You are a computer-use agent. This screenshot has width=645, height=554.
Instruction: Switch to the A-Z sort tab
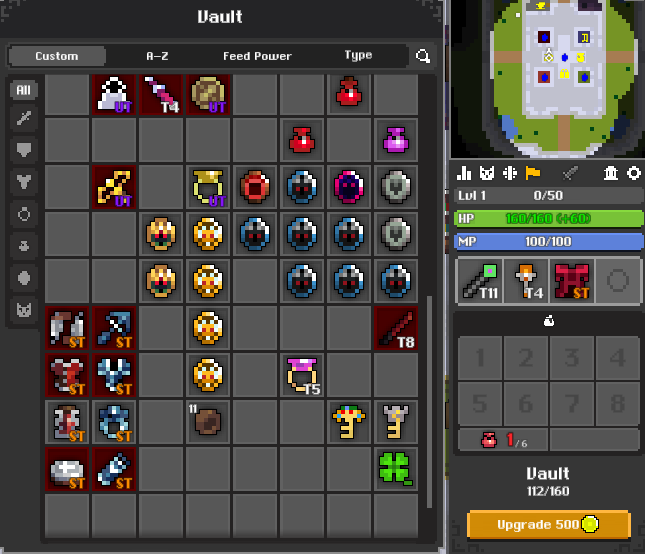pos(157,56)
